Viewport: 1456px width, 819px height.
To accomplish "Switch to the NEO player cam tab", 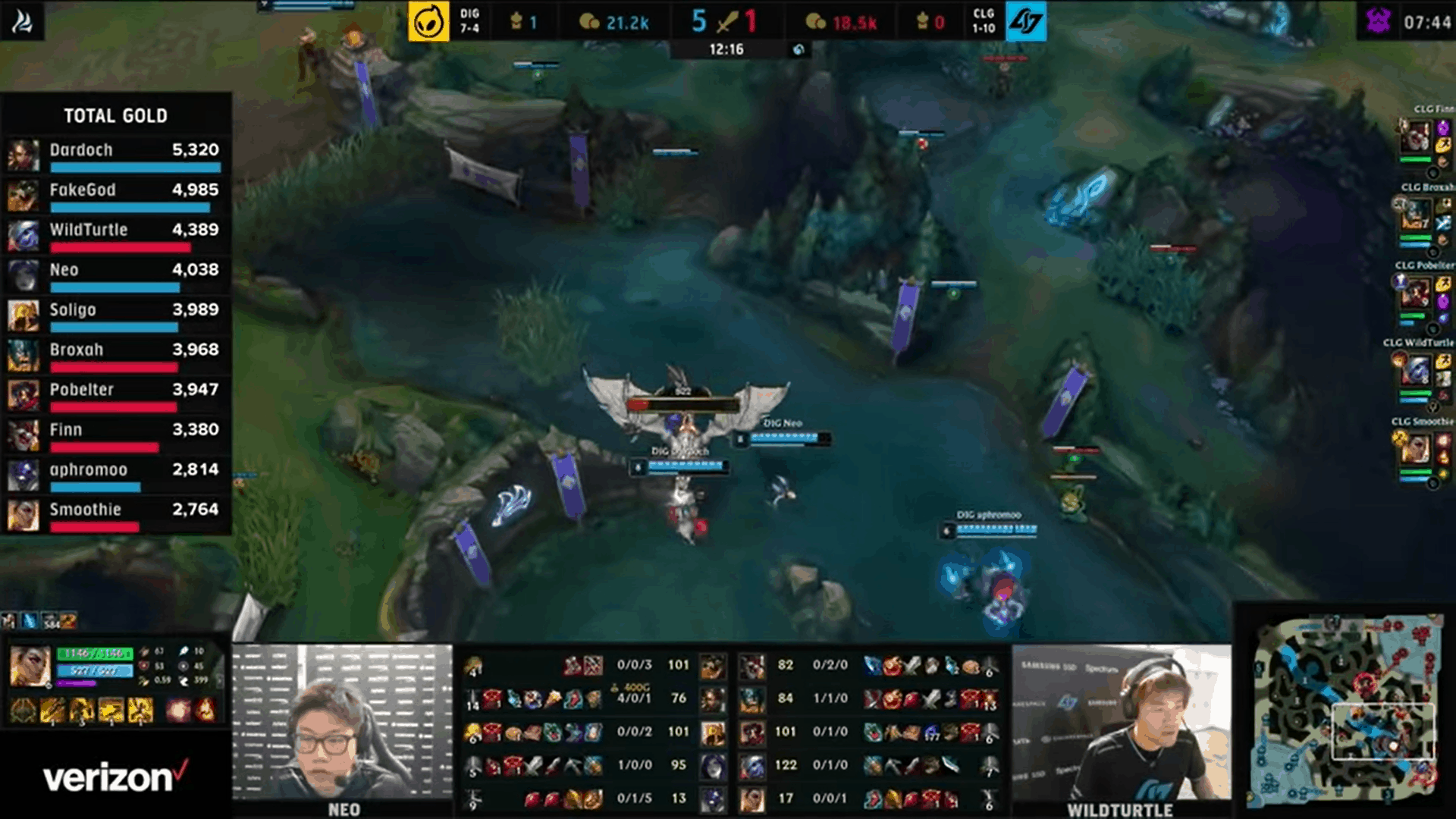I will [345, 810].
